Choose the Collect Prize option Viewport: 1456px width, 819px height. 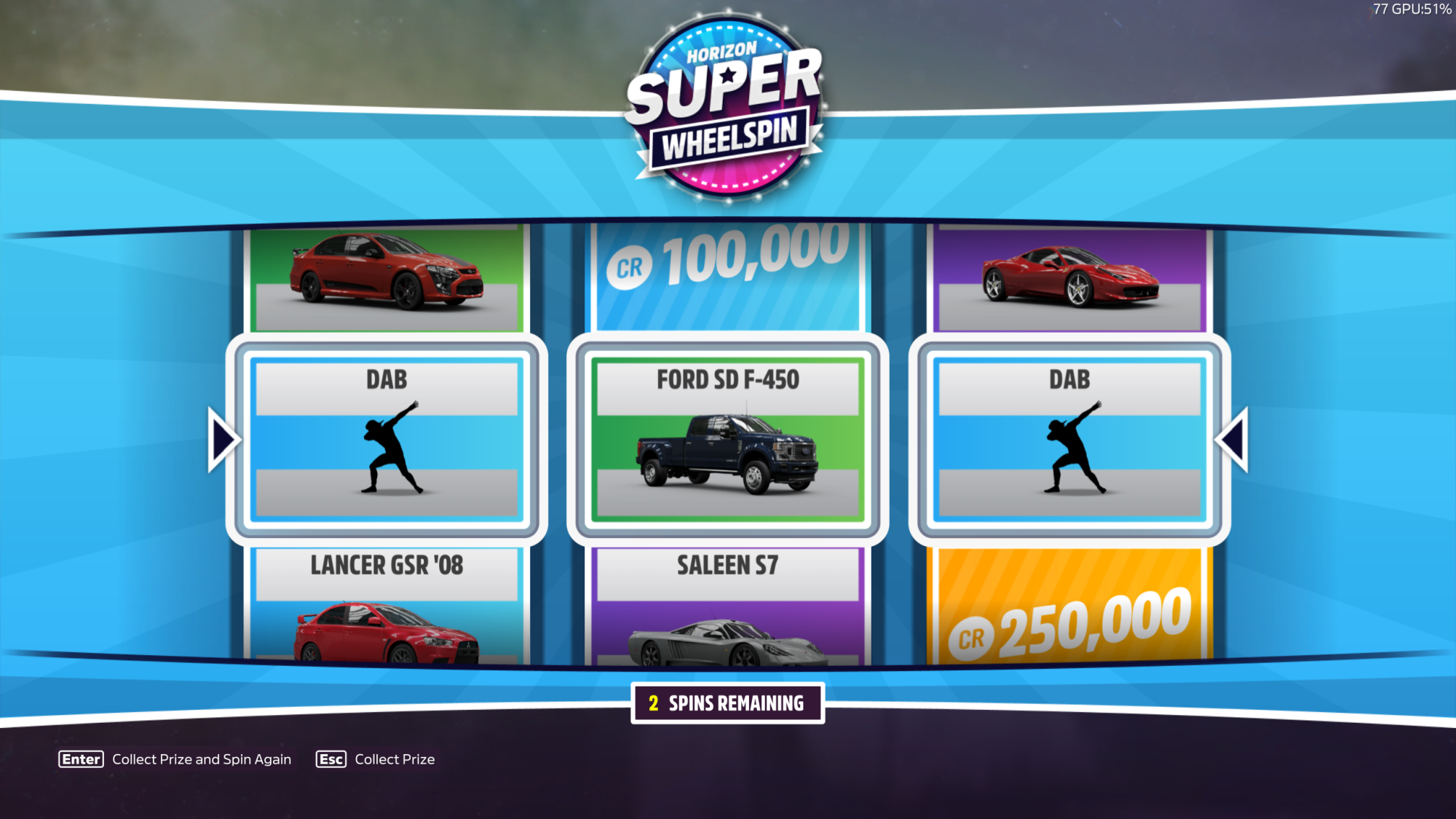coord(376,759)
